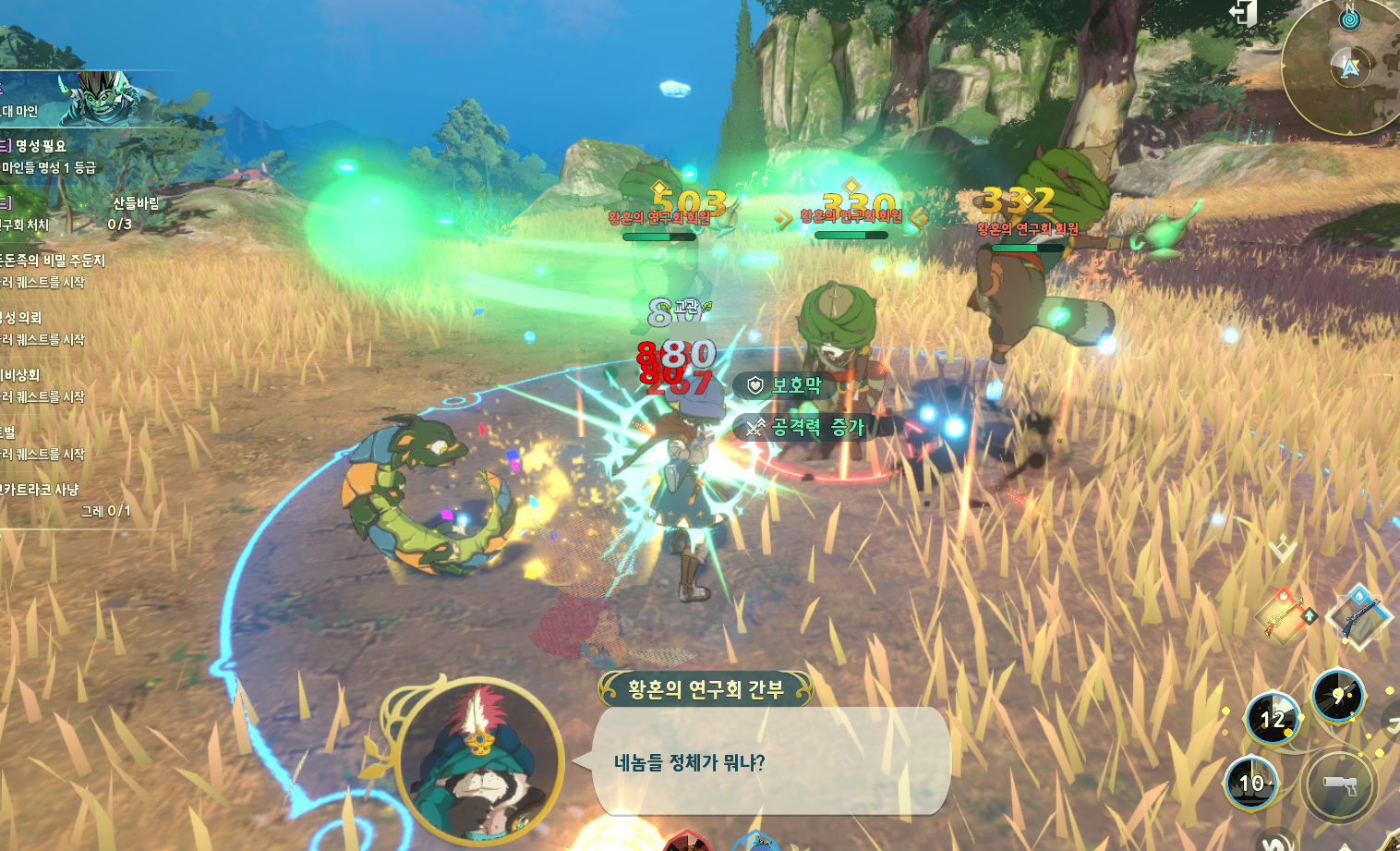Target the middle 황혼의 연구회 회원 enemy nameplate
Screen dimensions: 1400x851
(x=851, y=216)
